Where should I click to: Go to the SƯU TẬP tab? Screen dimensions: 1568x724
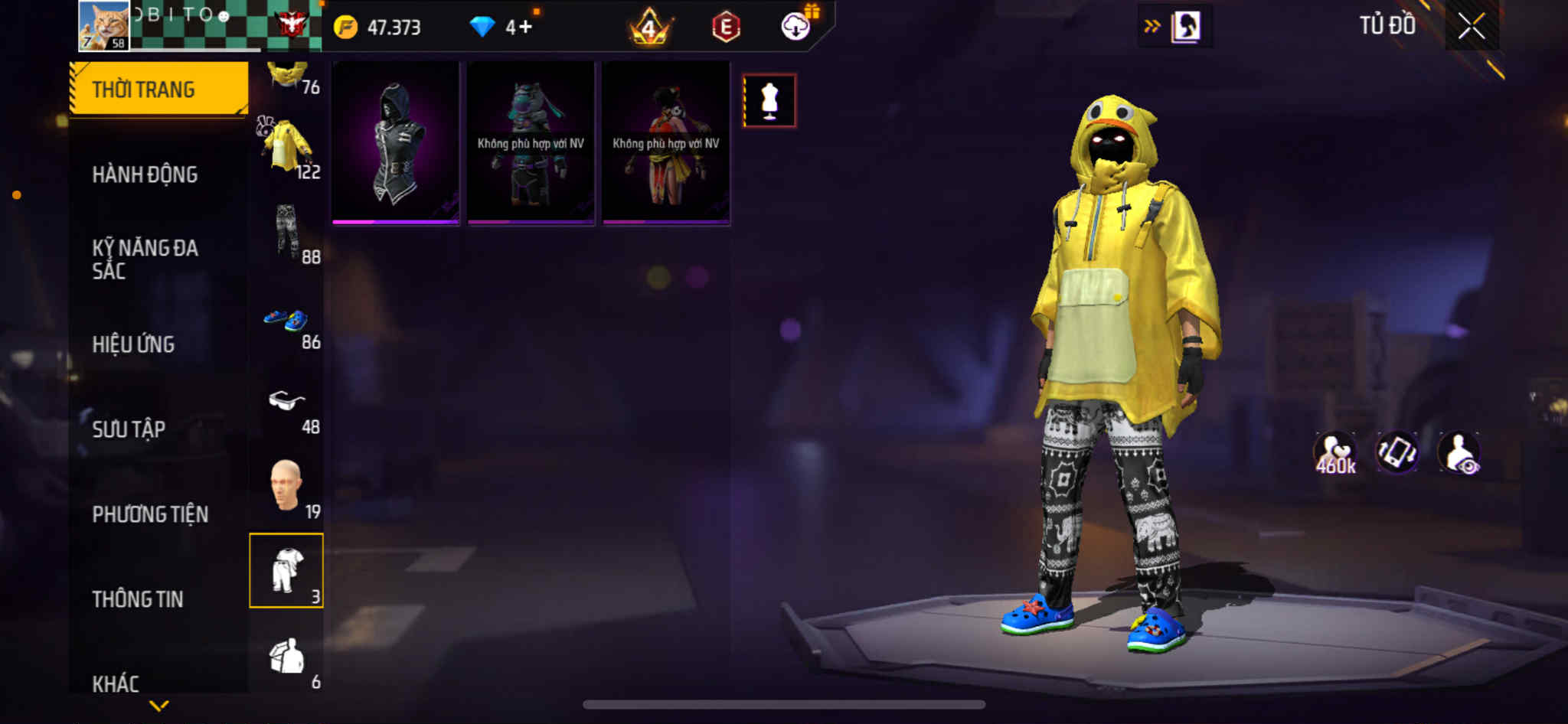point(129,429)
